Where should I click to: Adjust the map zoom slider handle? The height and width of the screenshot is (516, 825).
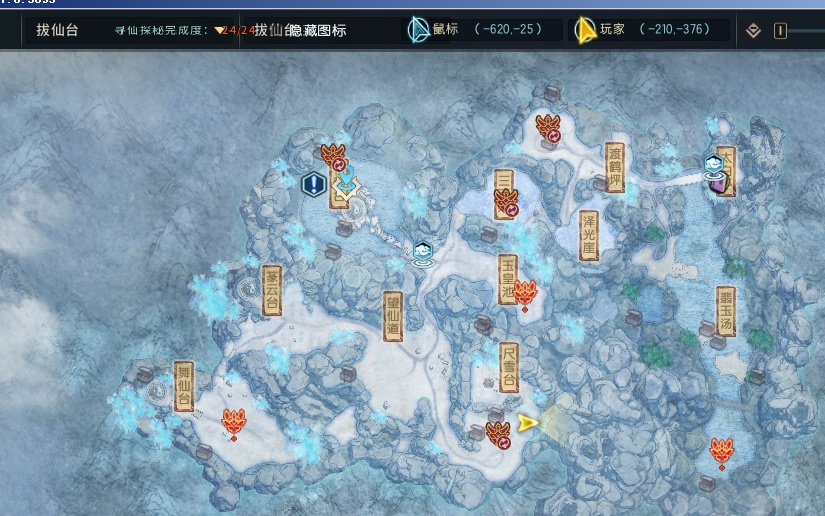pos(779,31)
